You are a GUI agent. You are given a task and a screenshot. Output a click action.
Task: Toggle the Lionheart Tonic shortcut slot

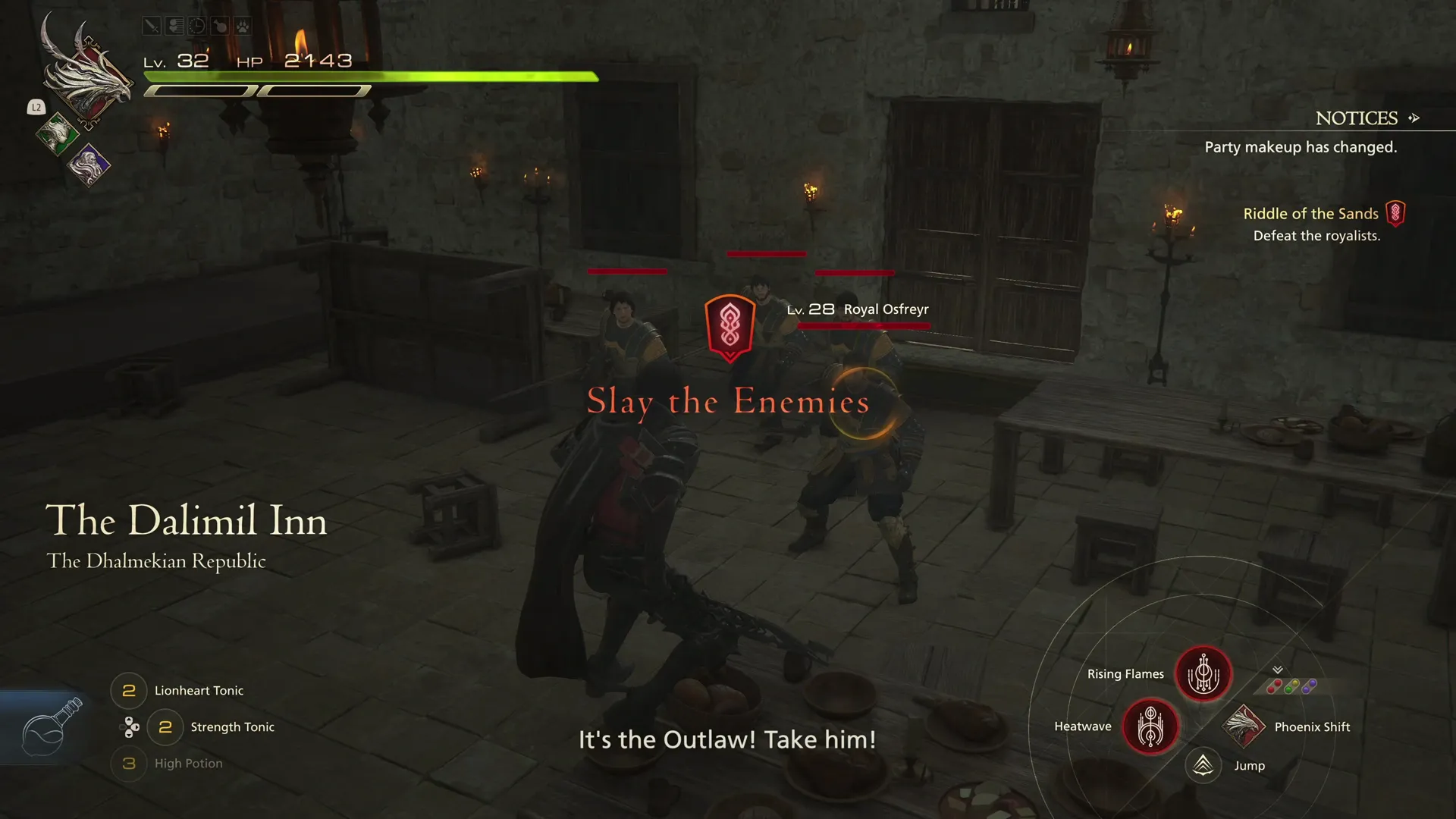pos(128,690)
